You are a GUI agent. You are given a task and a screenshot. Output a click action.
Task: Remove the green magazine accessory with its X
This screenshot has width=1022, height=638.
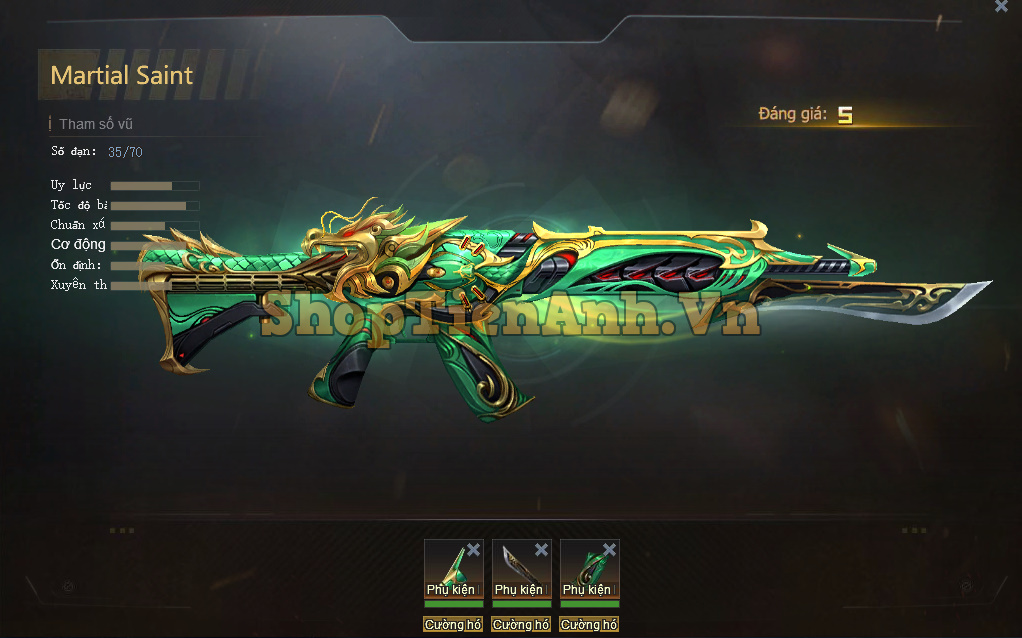[609, 550]
